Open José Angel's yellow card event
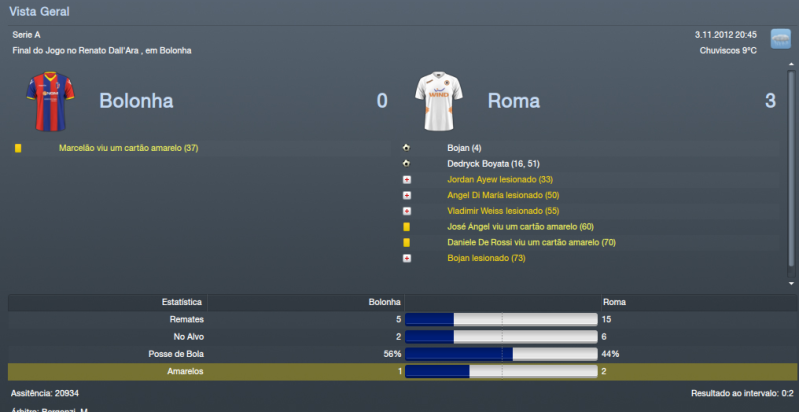 (x=520, y=227)
